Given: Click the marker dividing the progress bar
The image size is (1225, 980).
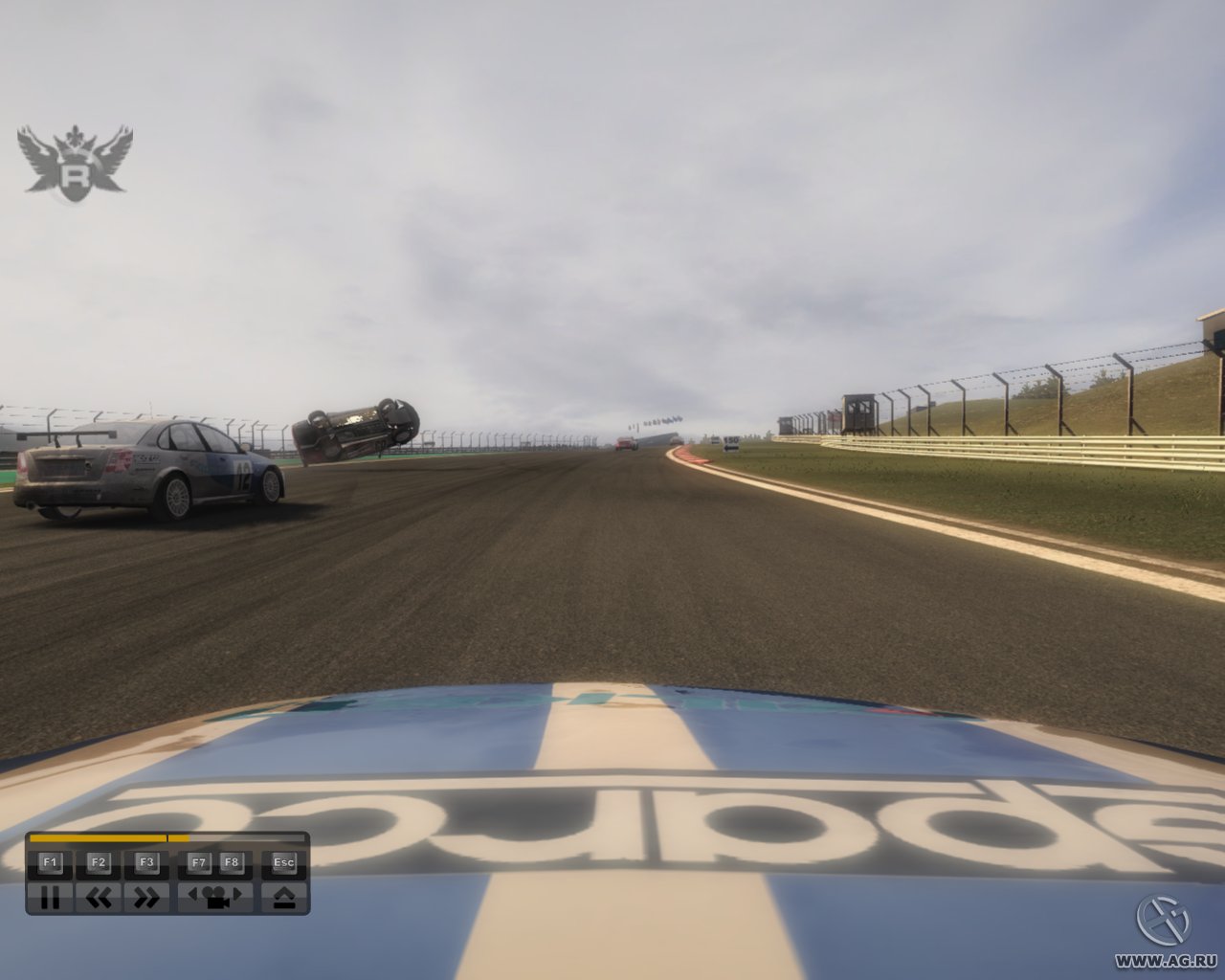Looking at the screenshot, I should click(x=168, y=839).
